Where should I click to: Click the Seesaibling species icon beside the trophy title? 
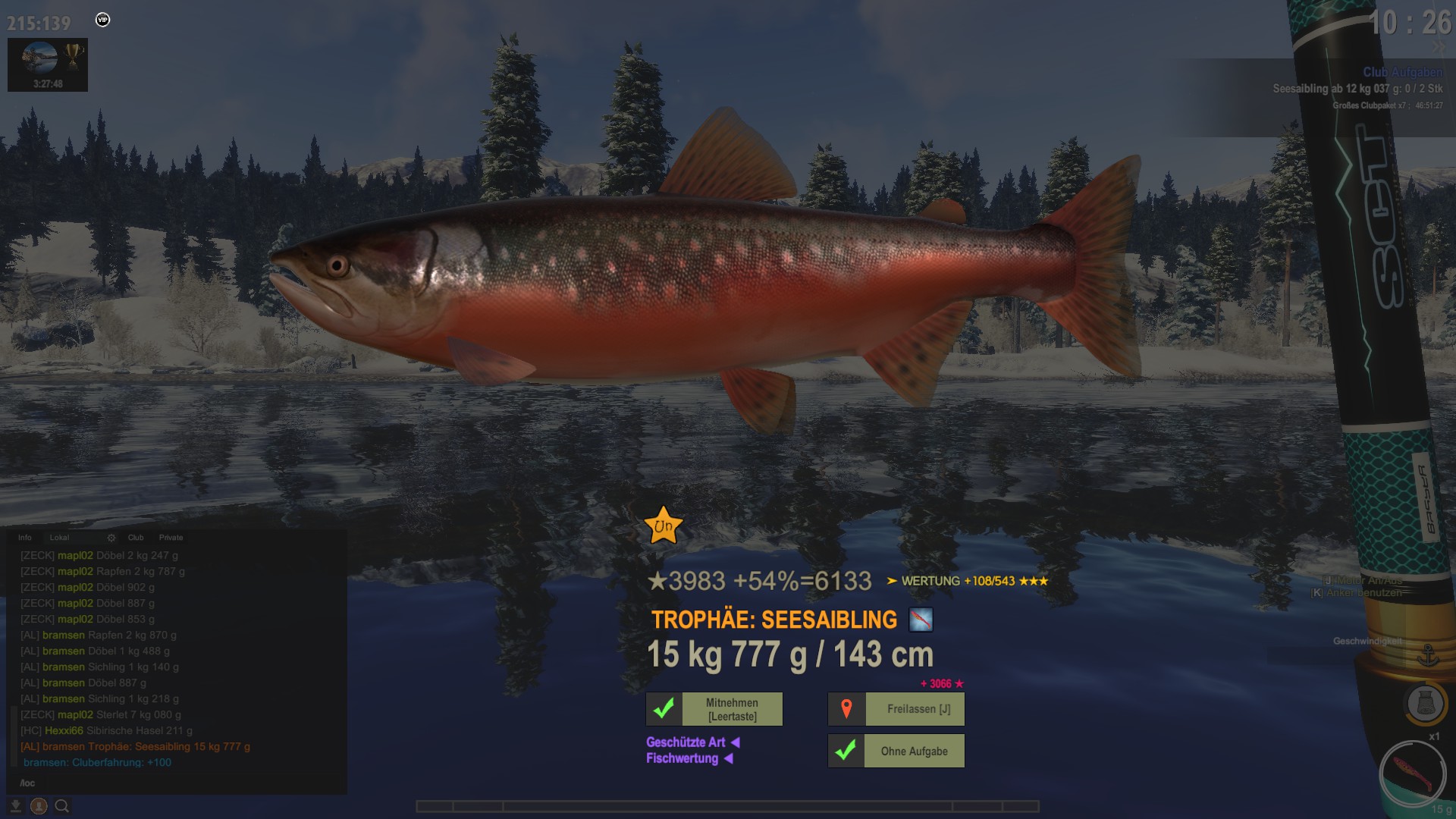[921, 620]
